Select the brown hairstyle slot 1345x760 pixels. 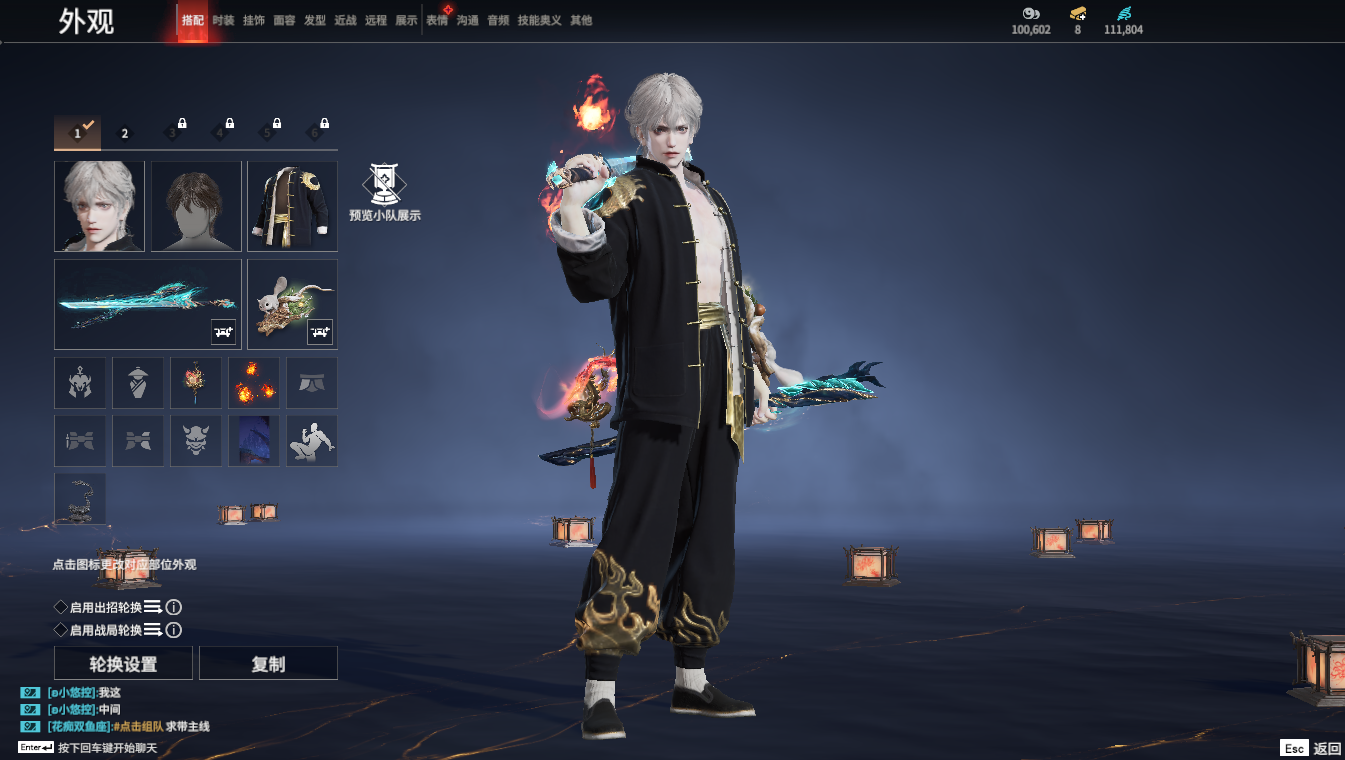pyautogui.click(x=196, y=206)
